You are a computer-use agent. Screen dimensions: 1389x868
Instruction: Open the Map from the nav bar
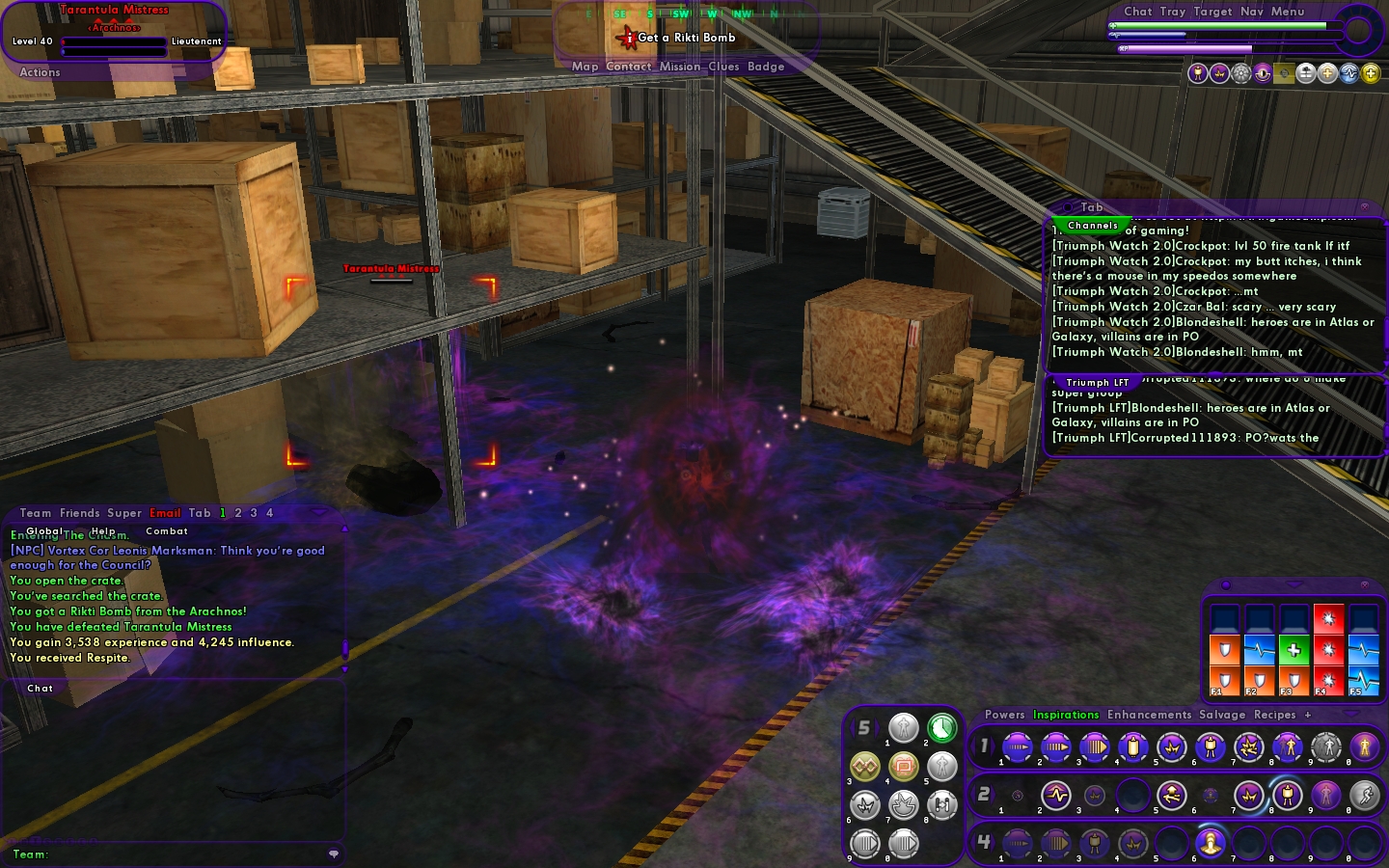click(585, 67)
